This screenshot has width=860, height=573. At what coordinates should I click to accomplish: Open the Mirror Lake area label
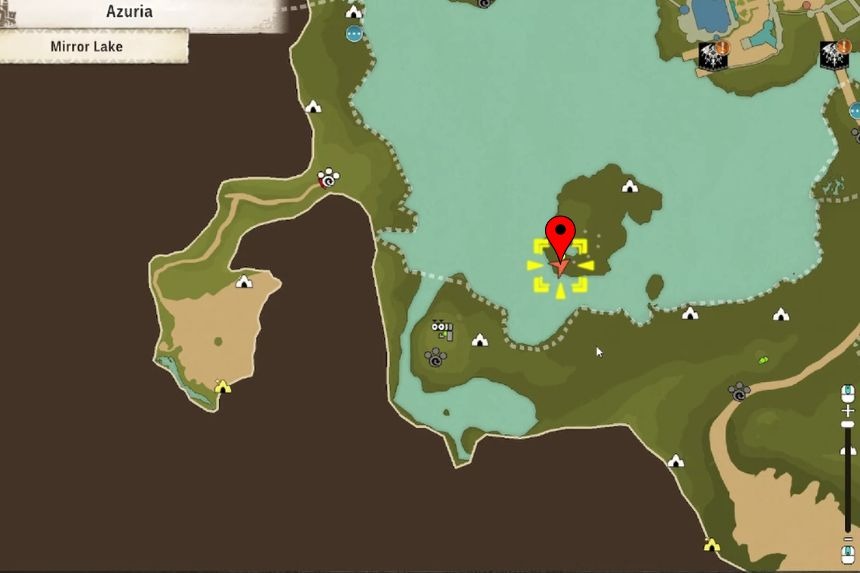coord(93,46)
